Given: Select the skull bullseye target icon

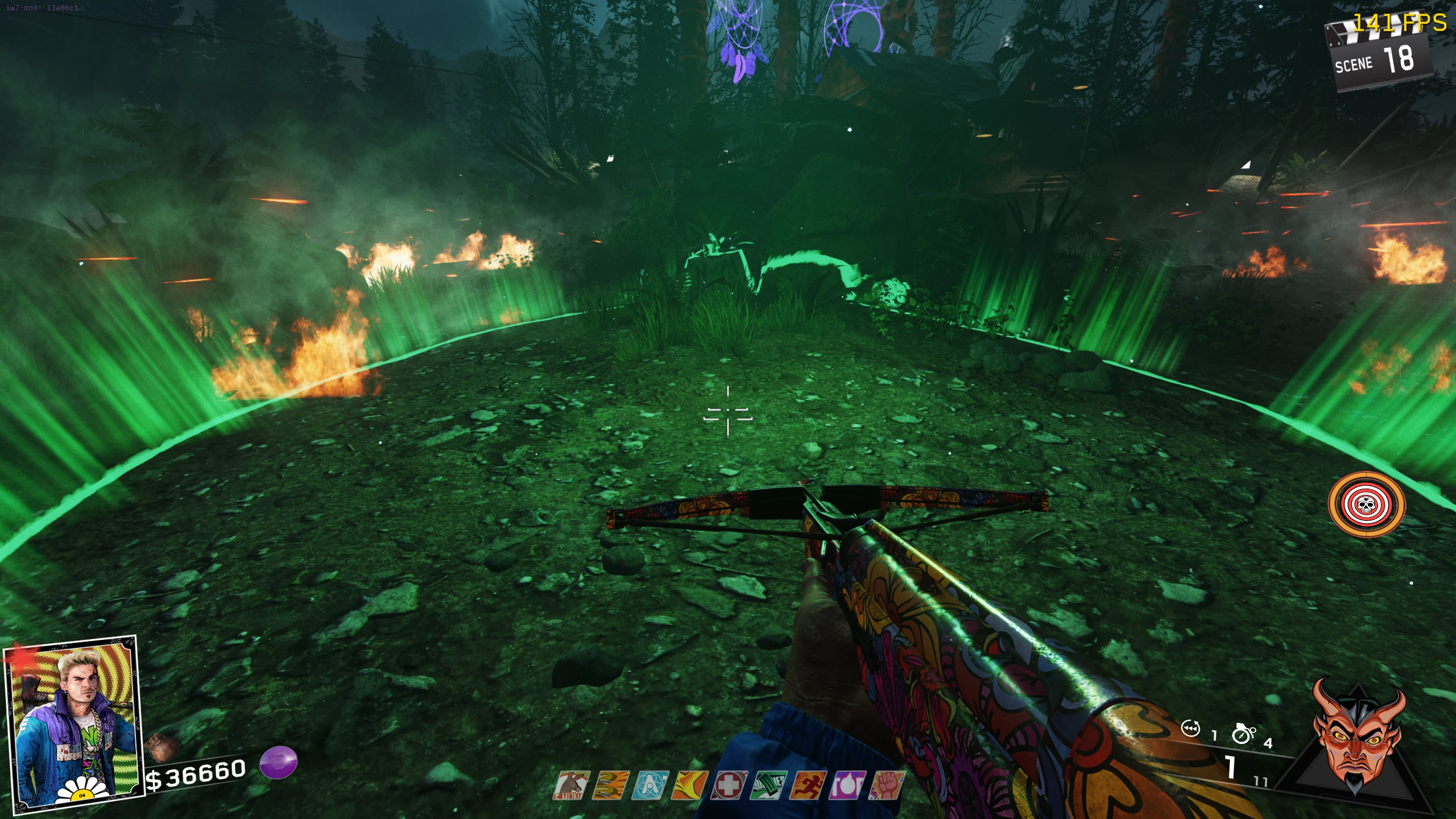Looking at the screenshot, I should [1366, 504].
